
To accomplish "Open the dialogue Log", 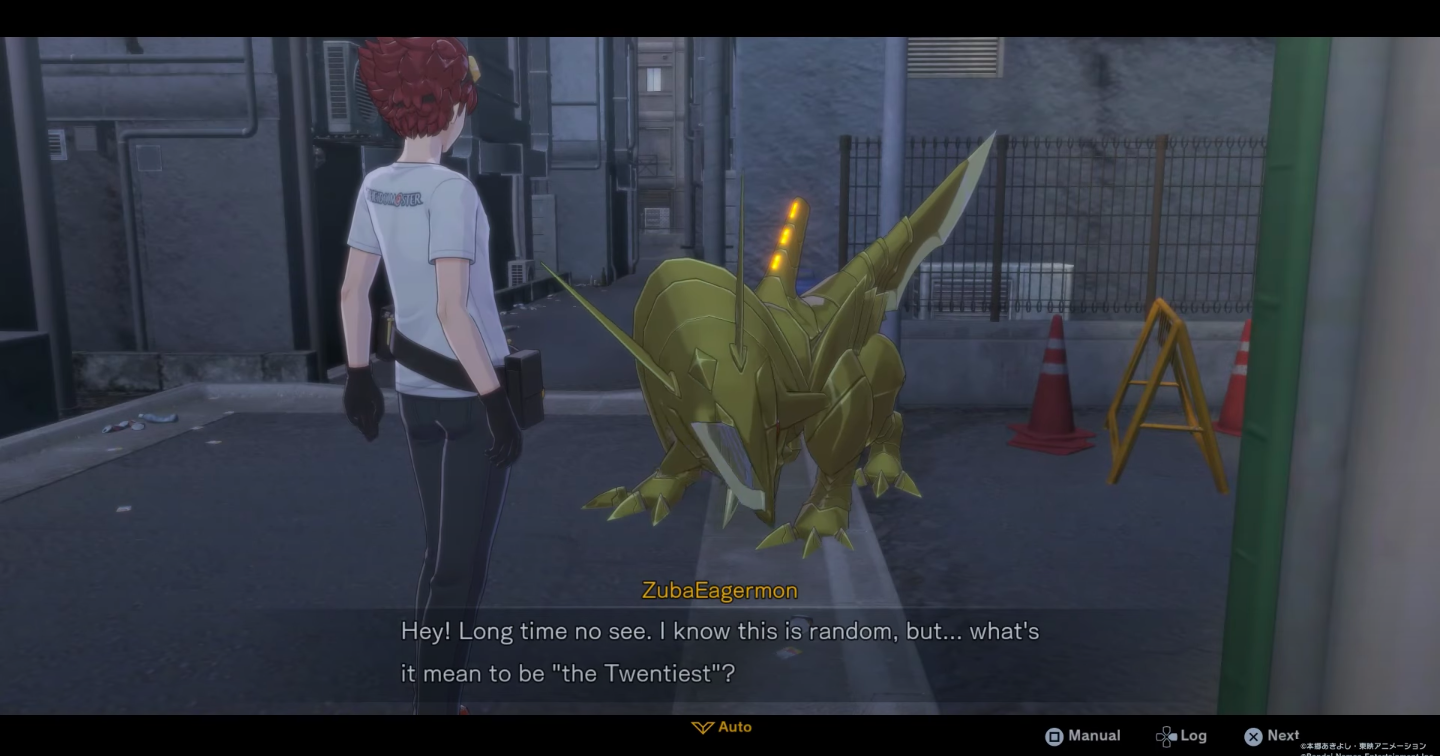I will [x=1181, y=736].
